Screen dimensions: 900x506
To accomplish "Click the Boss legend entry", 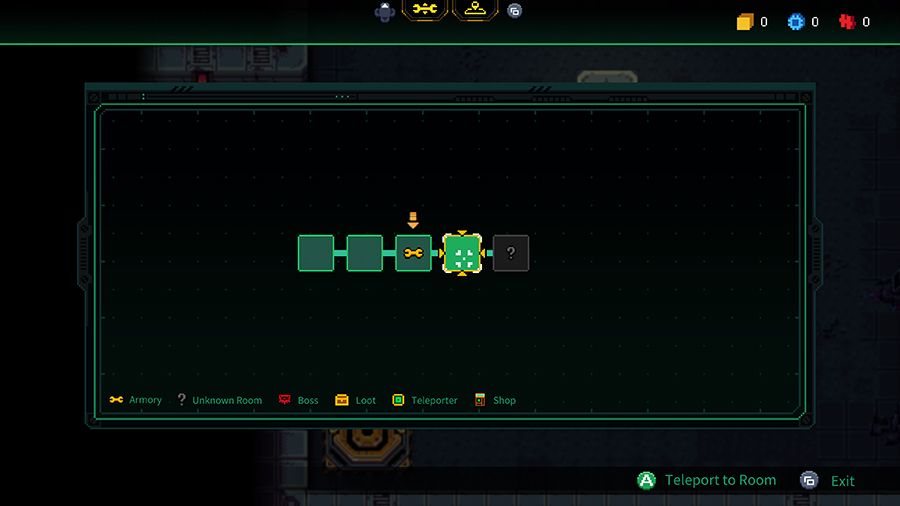I will click(x=298, y=400).
